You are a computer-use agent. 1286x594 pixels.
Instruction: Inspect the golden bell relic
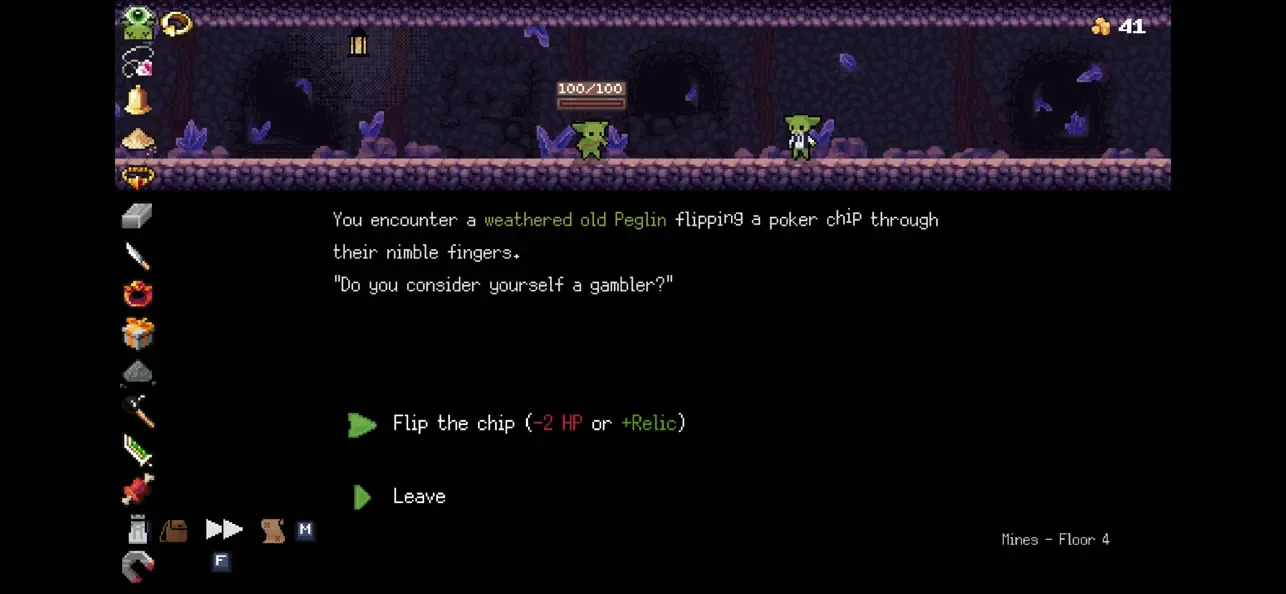click(x=138, y=101)
